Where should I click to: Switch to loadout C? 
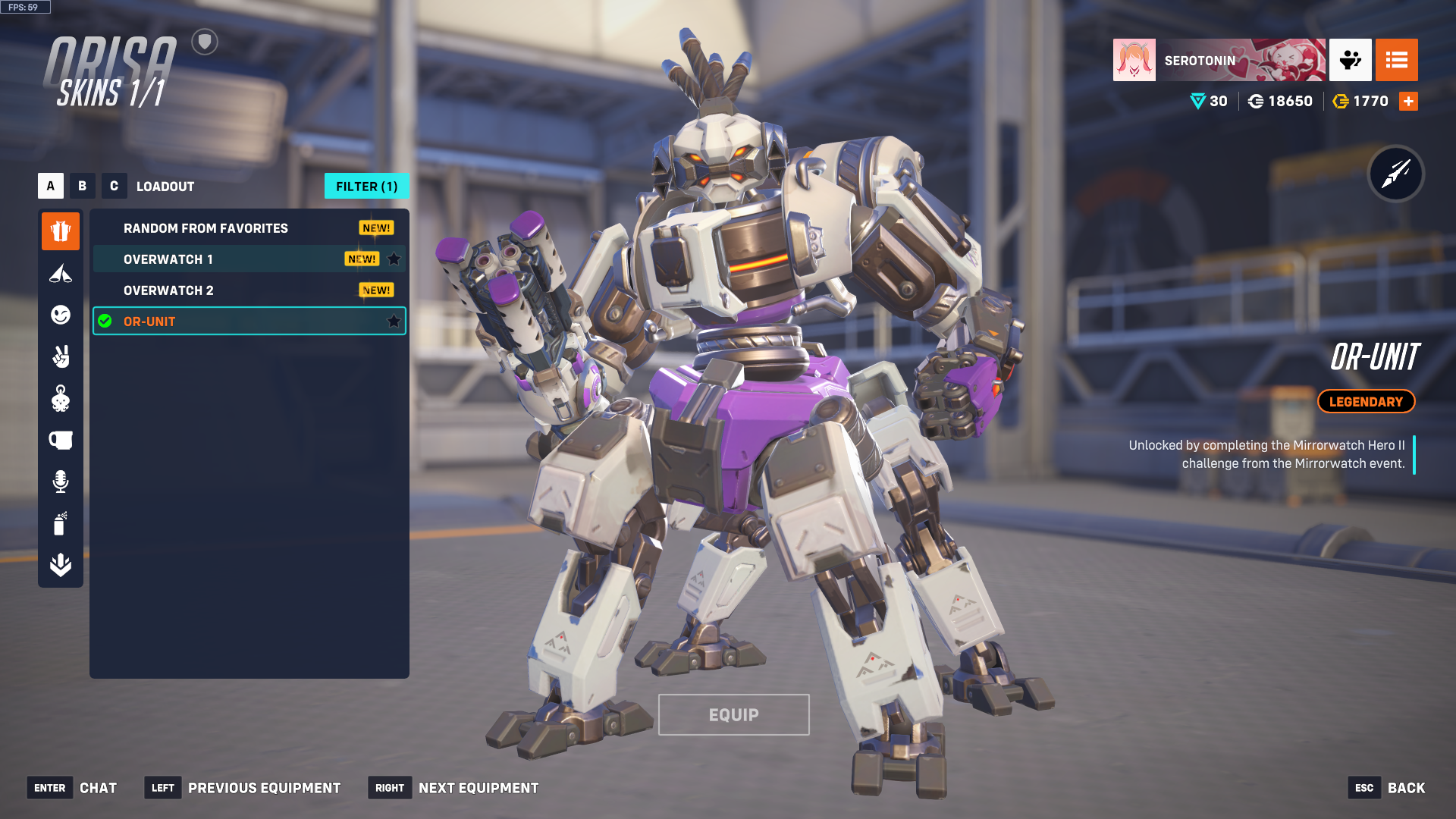point(114,186)
